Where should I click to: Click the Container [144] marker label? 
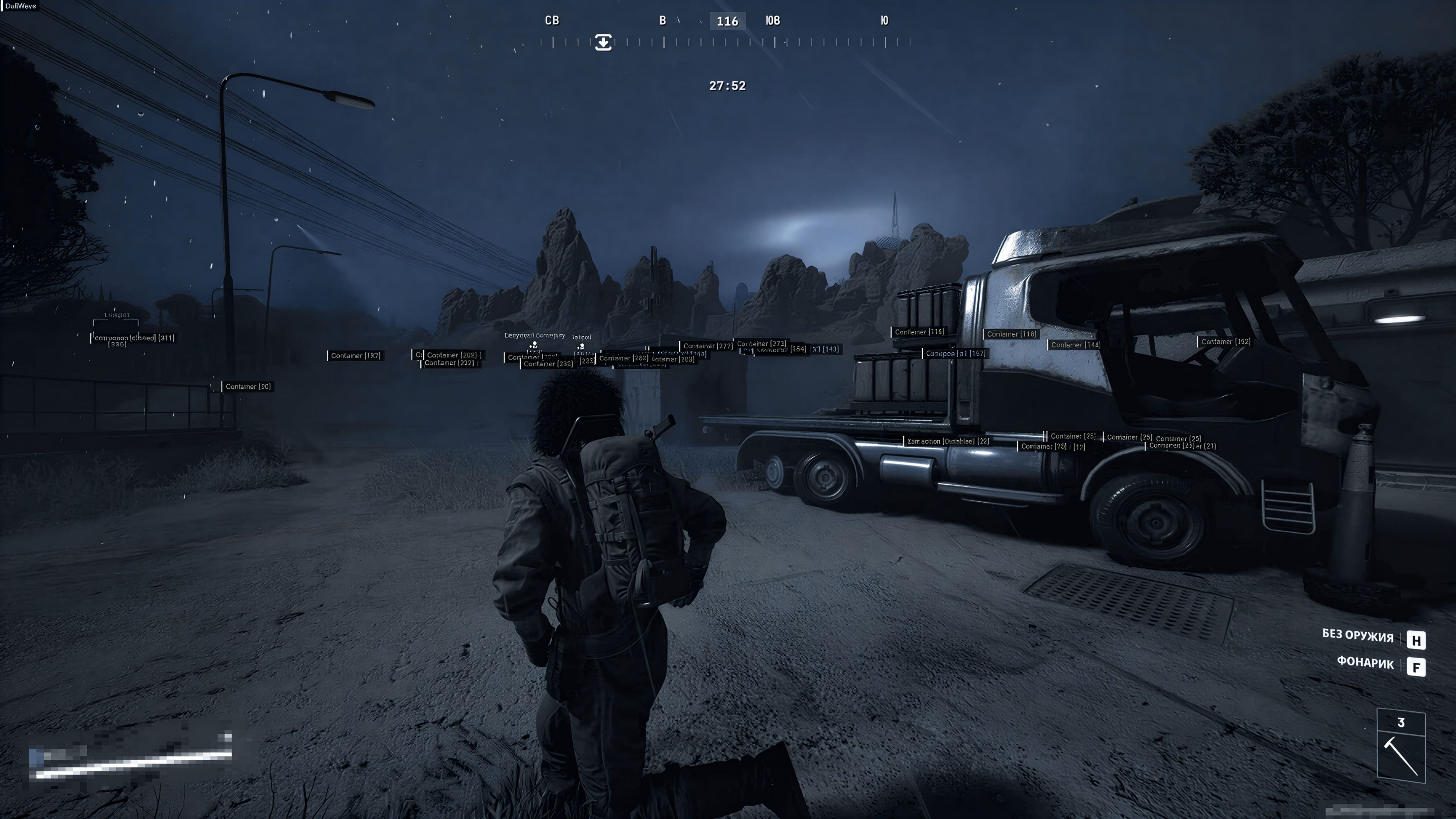[1075, 345]
